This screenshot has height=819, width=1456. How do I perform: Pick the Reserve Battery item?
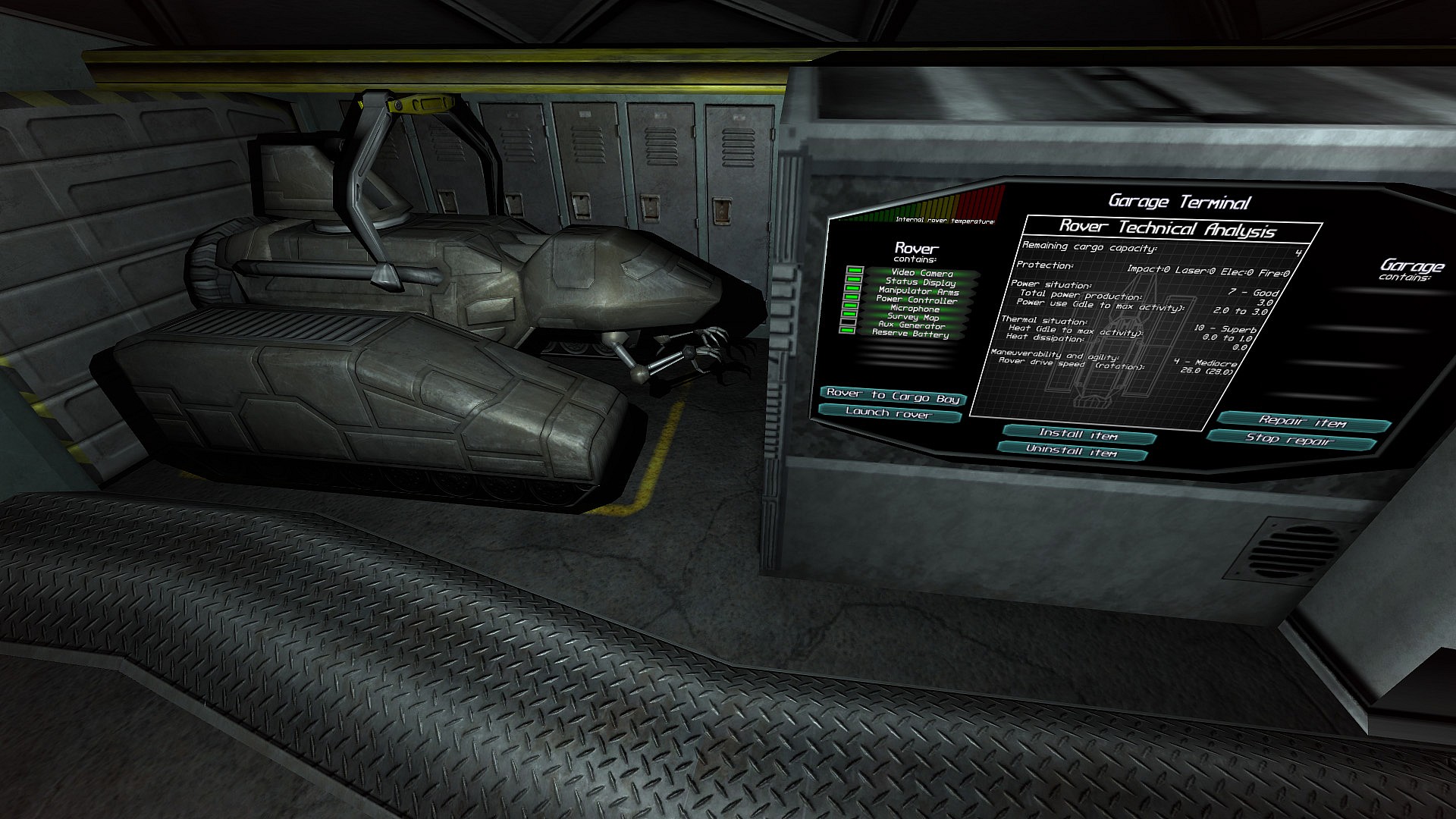[910, 334]
